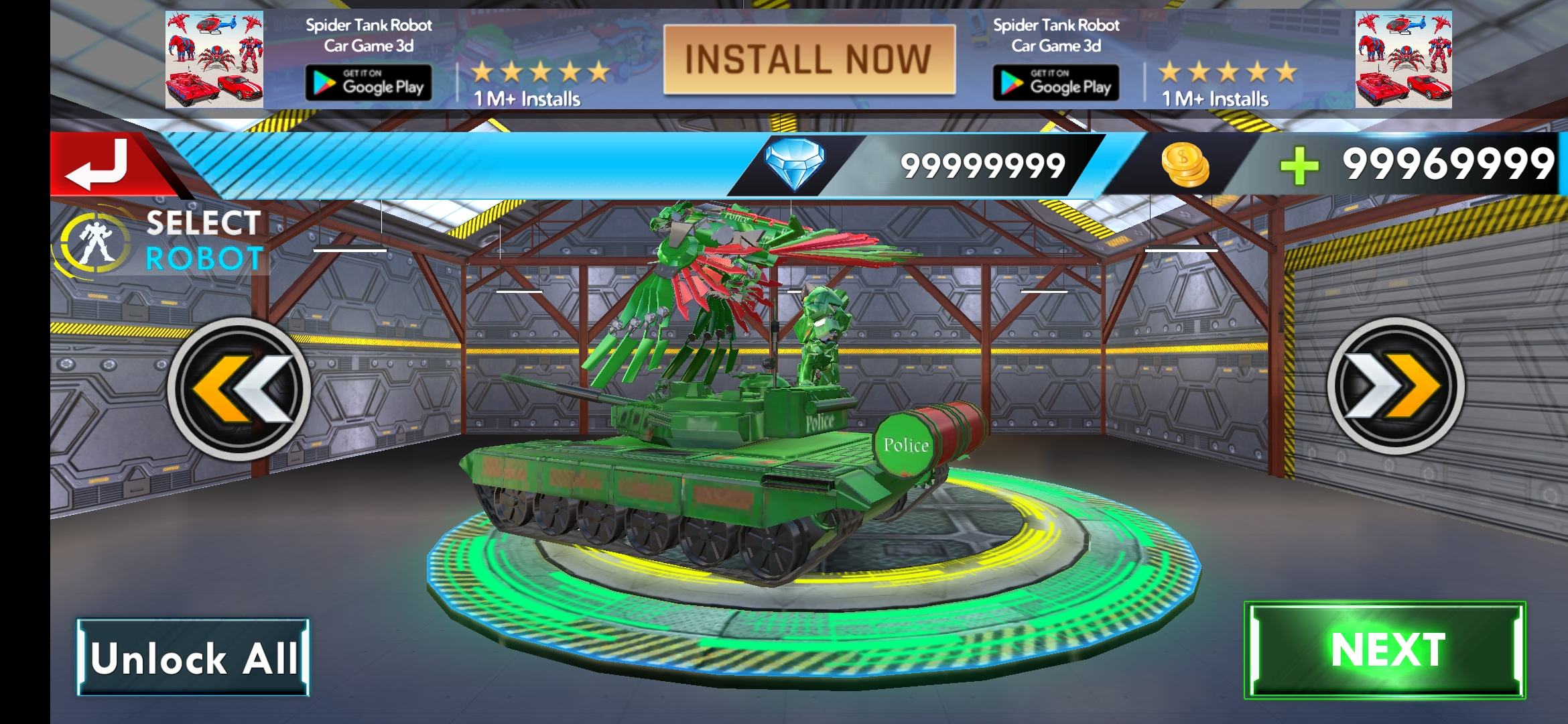1568x724 pixels.
Task: Click the INSTALL NOW ad button
Action: pos(809,60)
